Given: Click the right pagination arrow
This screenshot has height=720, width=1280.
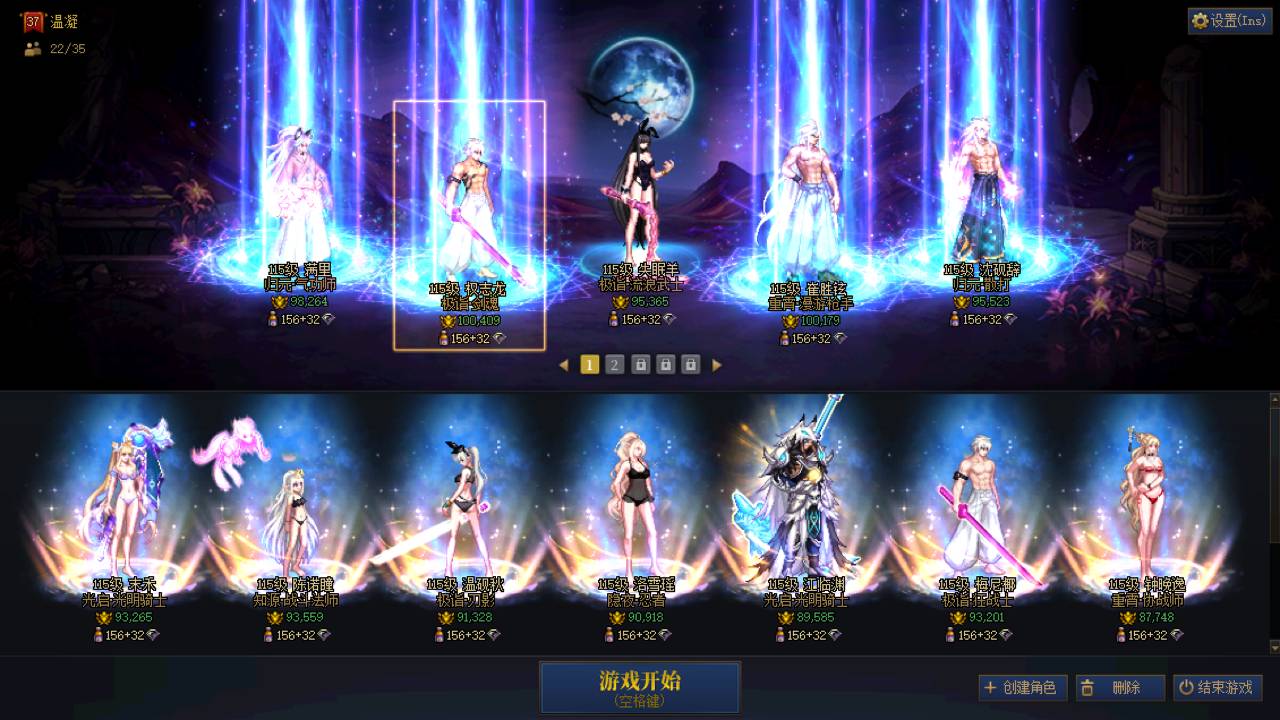Looking at the screenshot, I should (718, 364).
